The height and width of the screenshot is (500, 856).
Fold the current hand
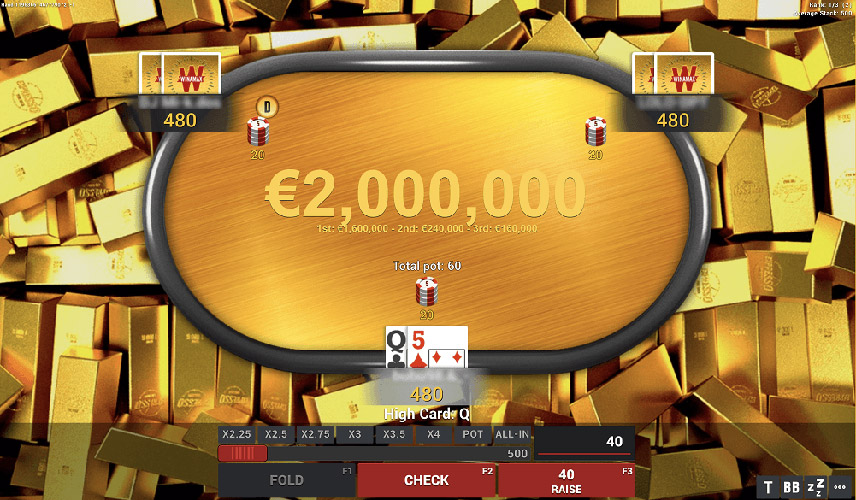[287, 480]
